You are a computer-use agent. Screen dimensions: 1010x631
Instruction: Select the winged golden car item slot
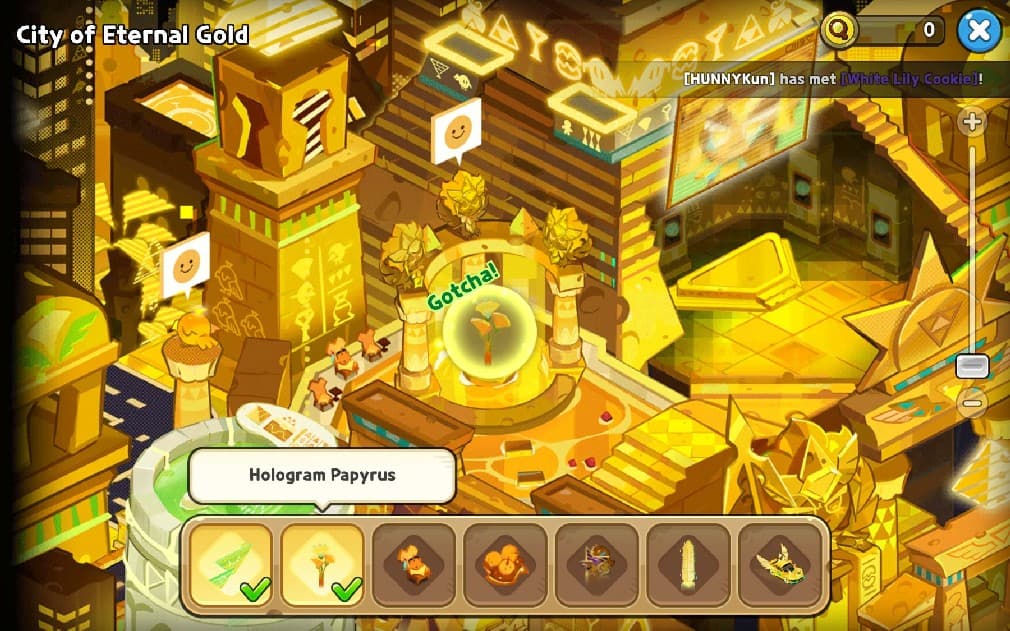pyautogui.click(x=780, y=565)
